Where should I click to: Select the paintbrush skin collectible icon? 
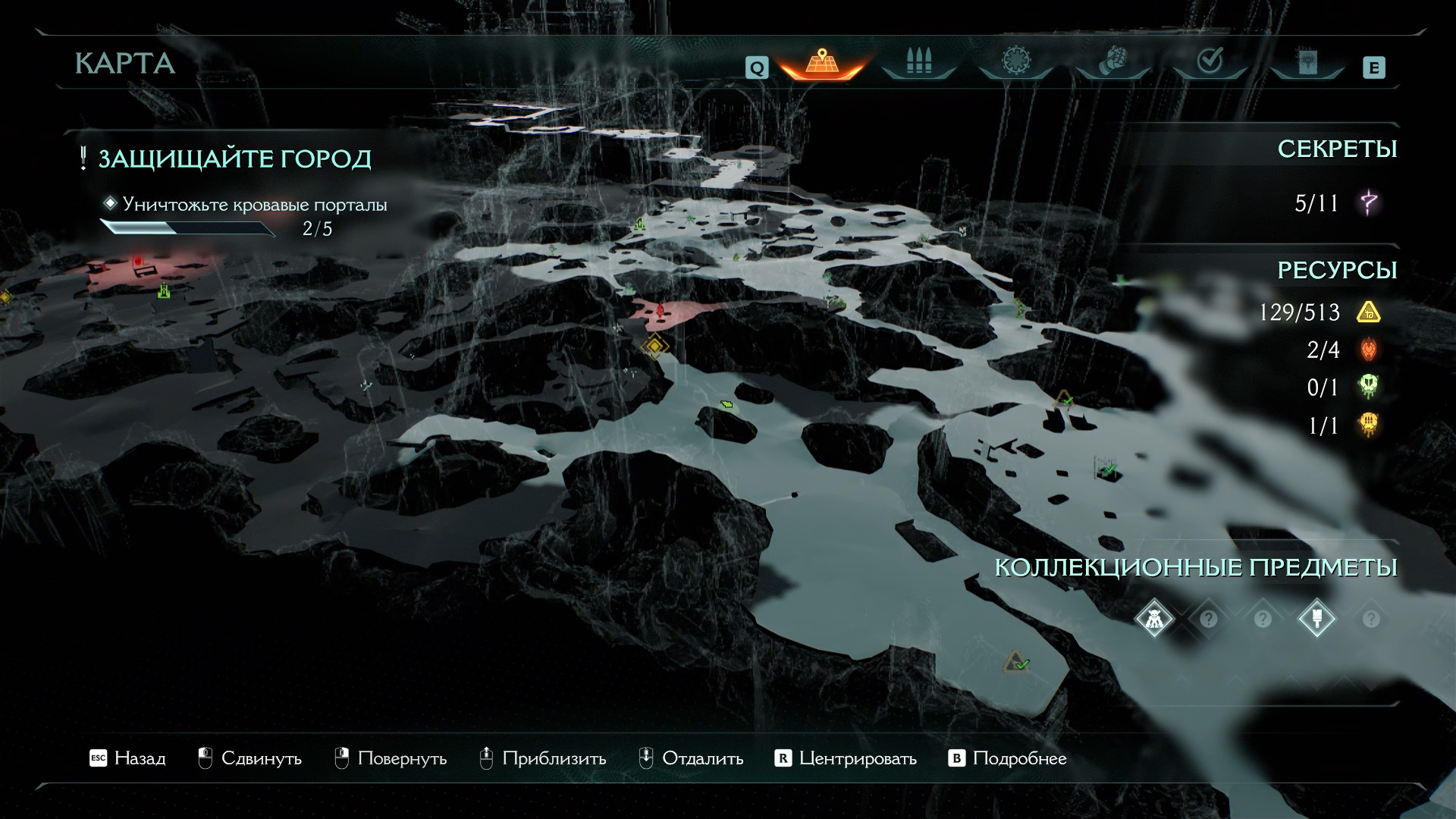click(1316, 620)
